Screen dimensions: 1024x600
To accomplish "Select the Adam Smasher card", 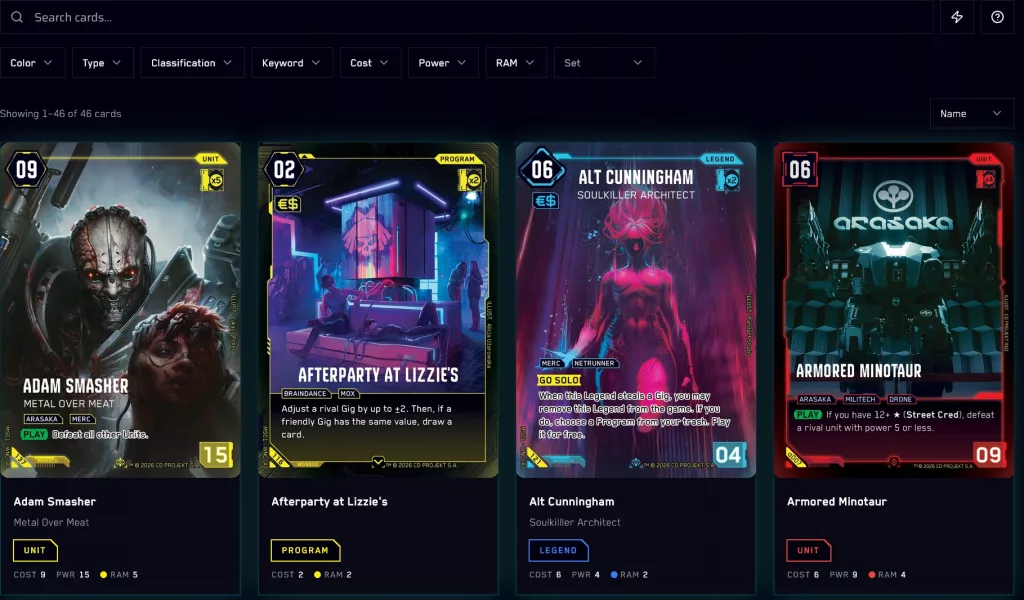I will coord(120,310).
